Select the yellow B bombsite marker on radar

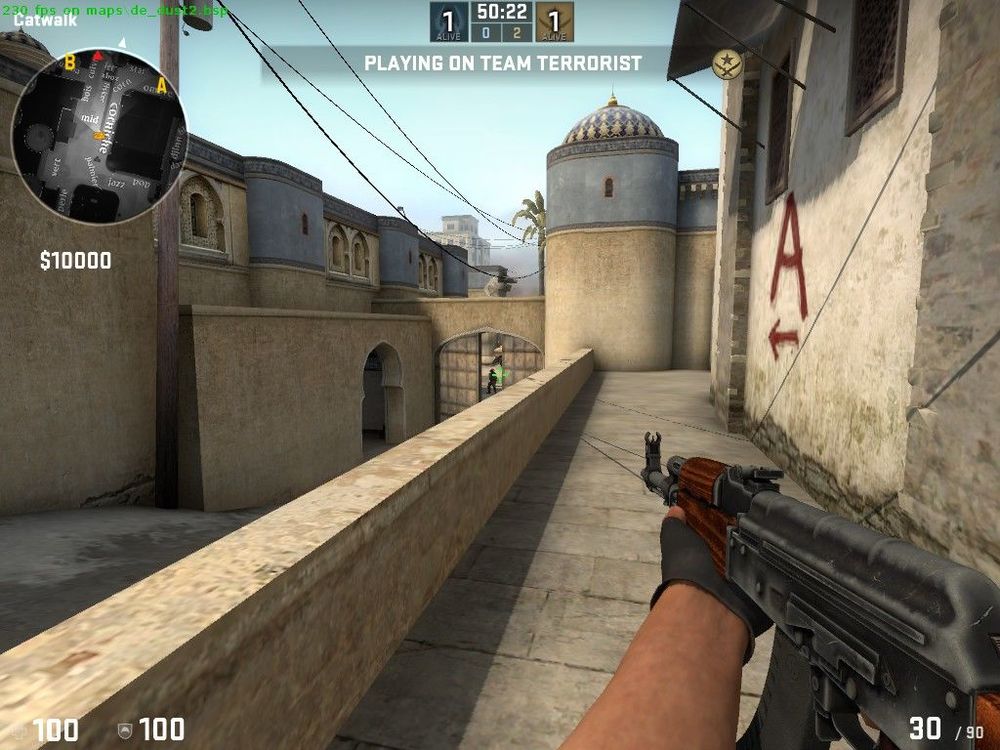[x=70, y=64]
